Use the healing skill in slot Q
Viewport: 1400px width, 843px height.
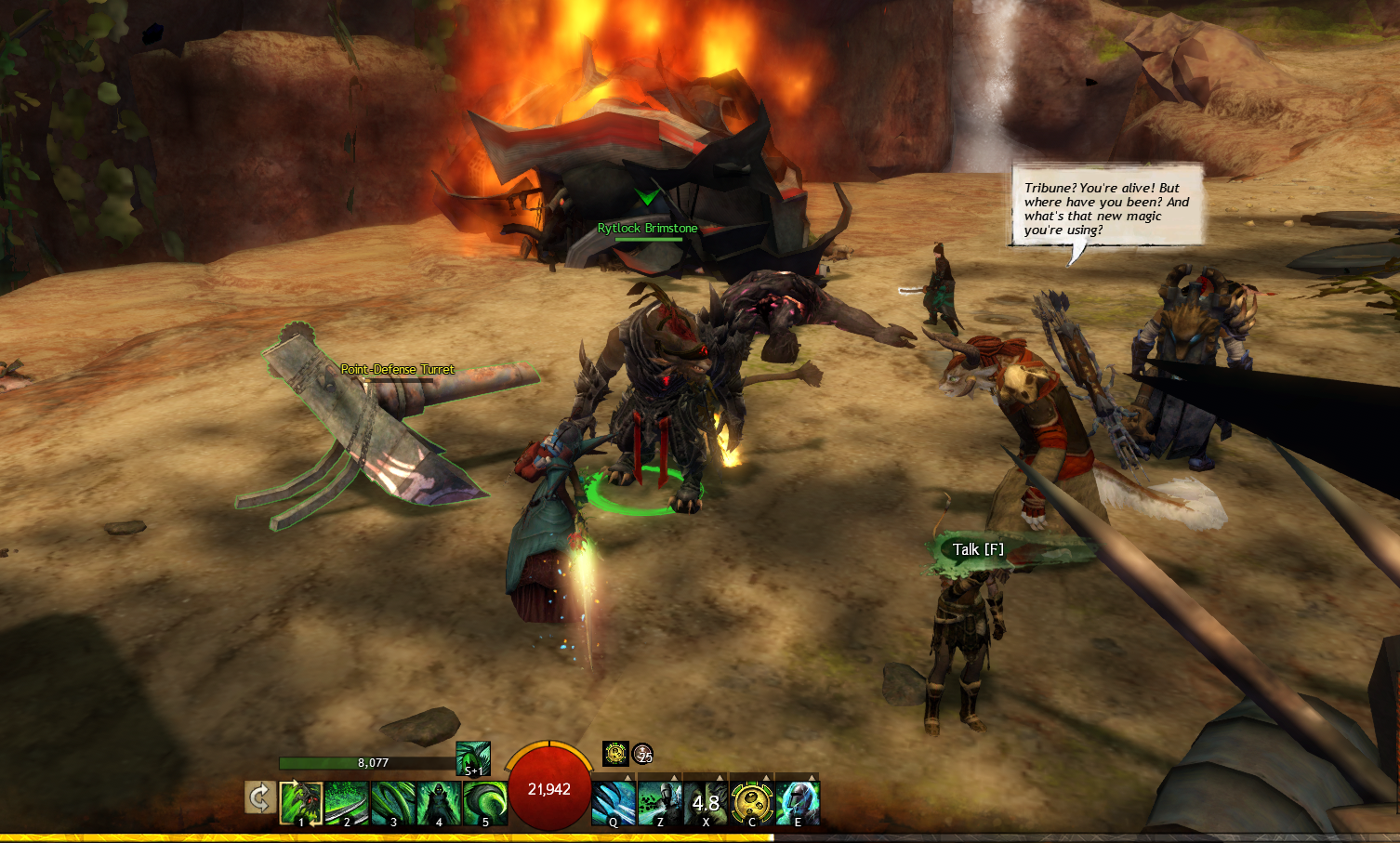tap(614, 803)
